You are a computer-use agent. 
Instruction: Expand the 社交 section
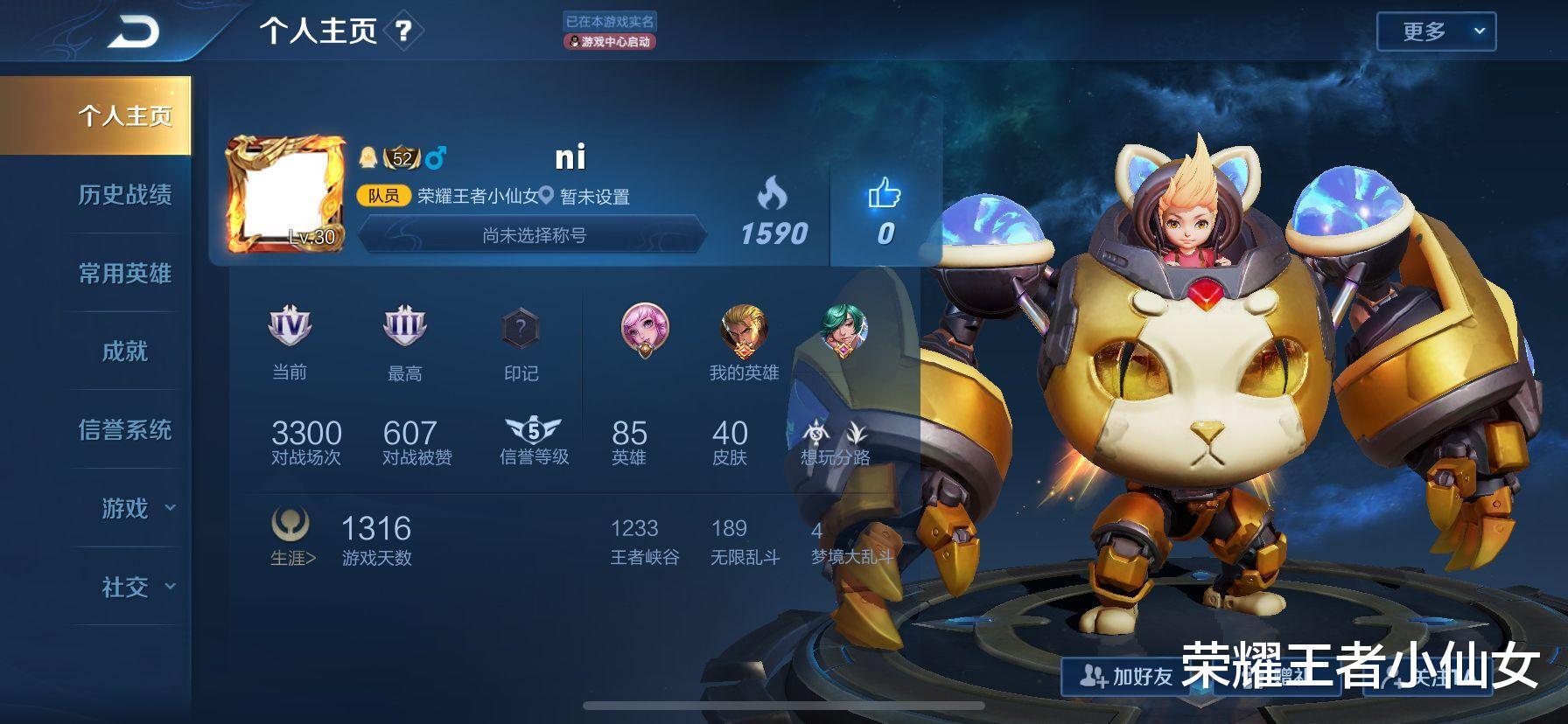(136, 587)
